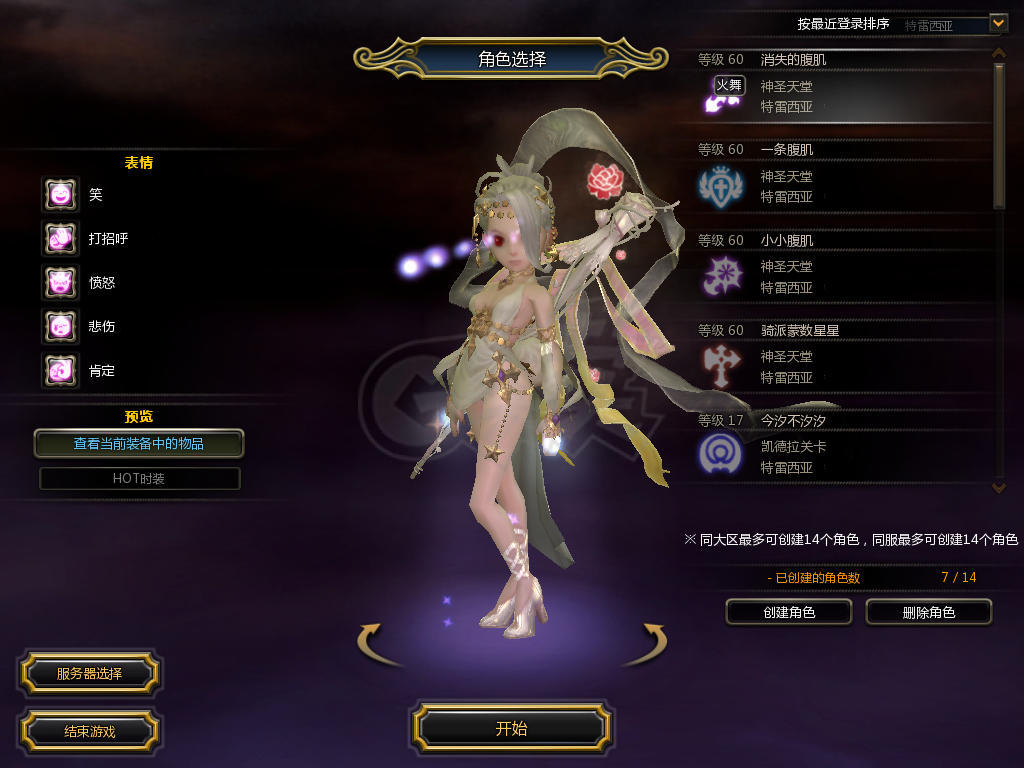The height and width of the screenshot is (768, 1024).
Task: Choose the character row 一条腹肌
Action: (x=840, y=177)
